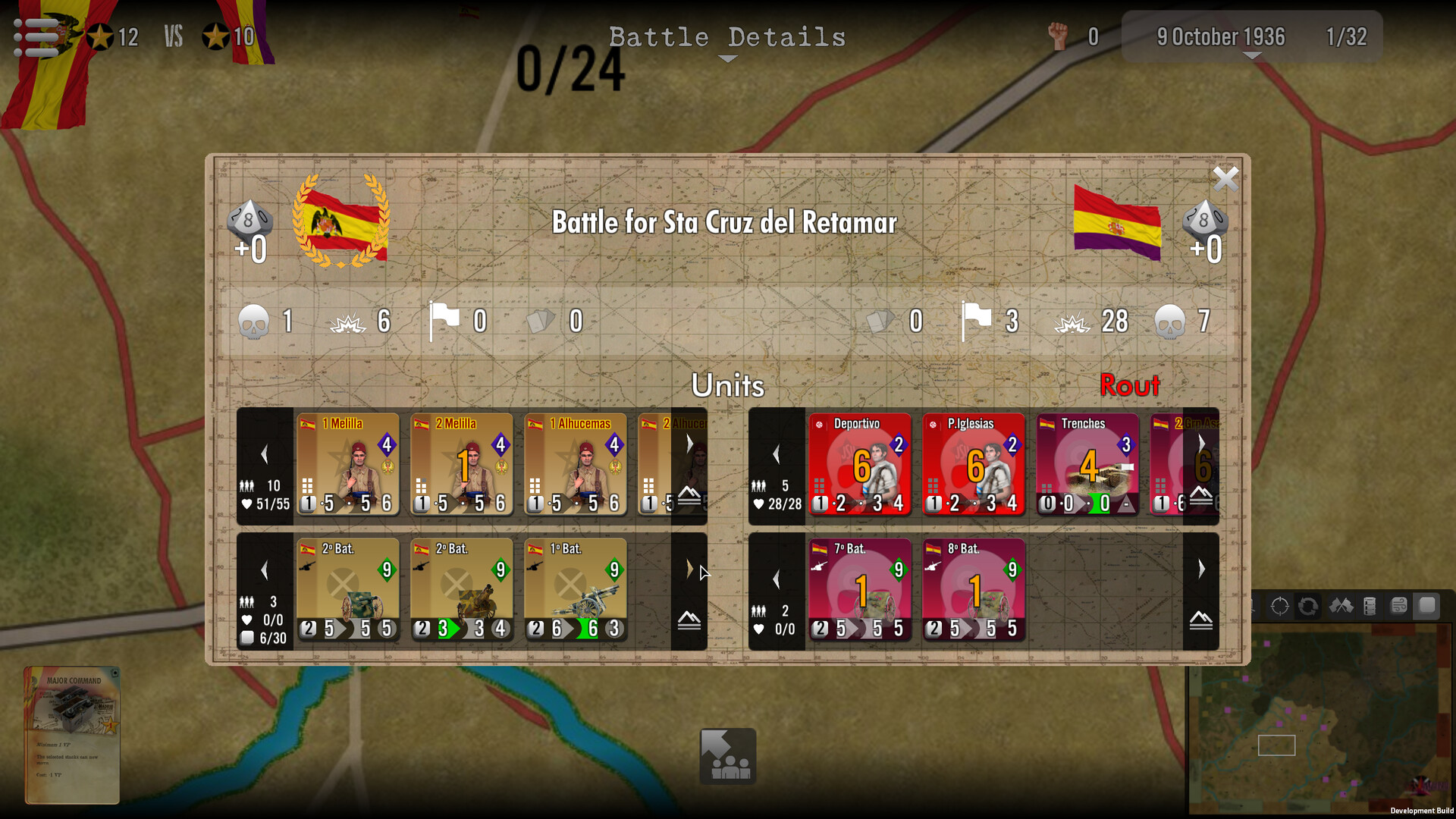Image resolution: width=1456 pixels, height=819 pixels.
Task: Click the group details icon at bottom center
Action: tap(726, 756)
